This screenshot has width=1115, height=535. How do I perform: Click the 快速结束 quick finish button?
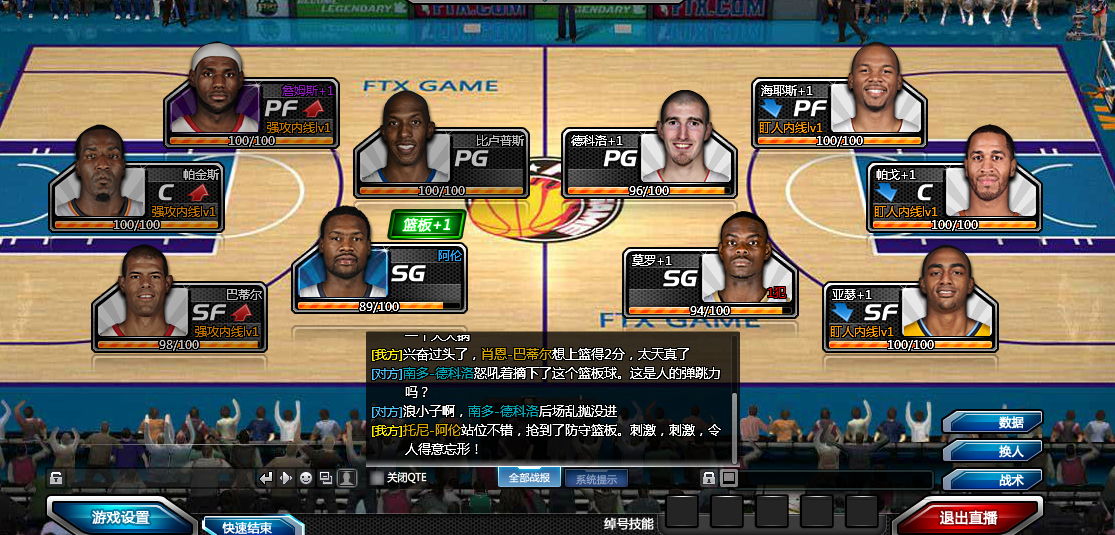tap(248, 527)
